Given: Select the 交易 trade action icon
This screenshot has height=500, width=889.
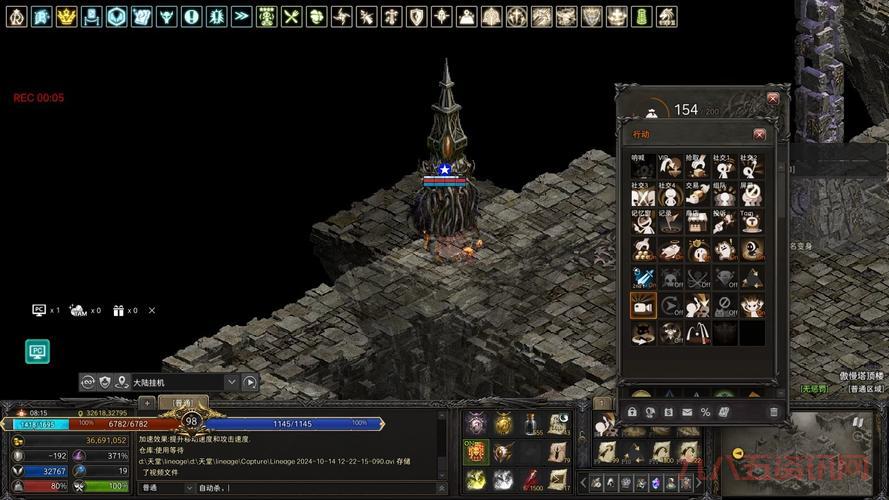Looking at the screenshot, I should coord(696,194).
